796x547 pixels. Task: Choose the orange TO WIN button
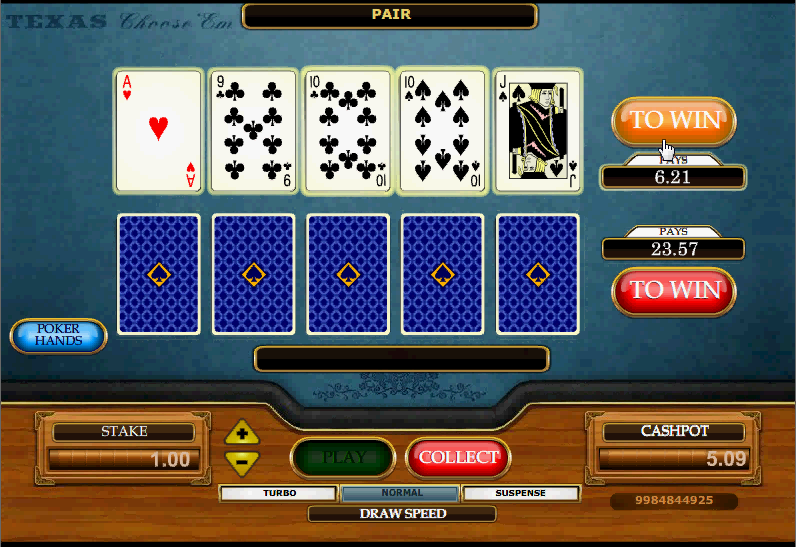673,121
